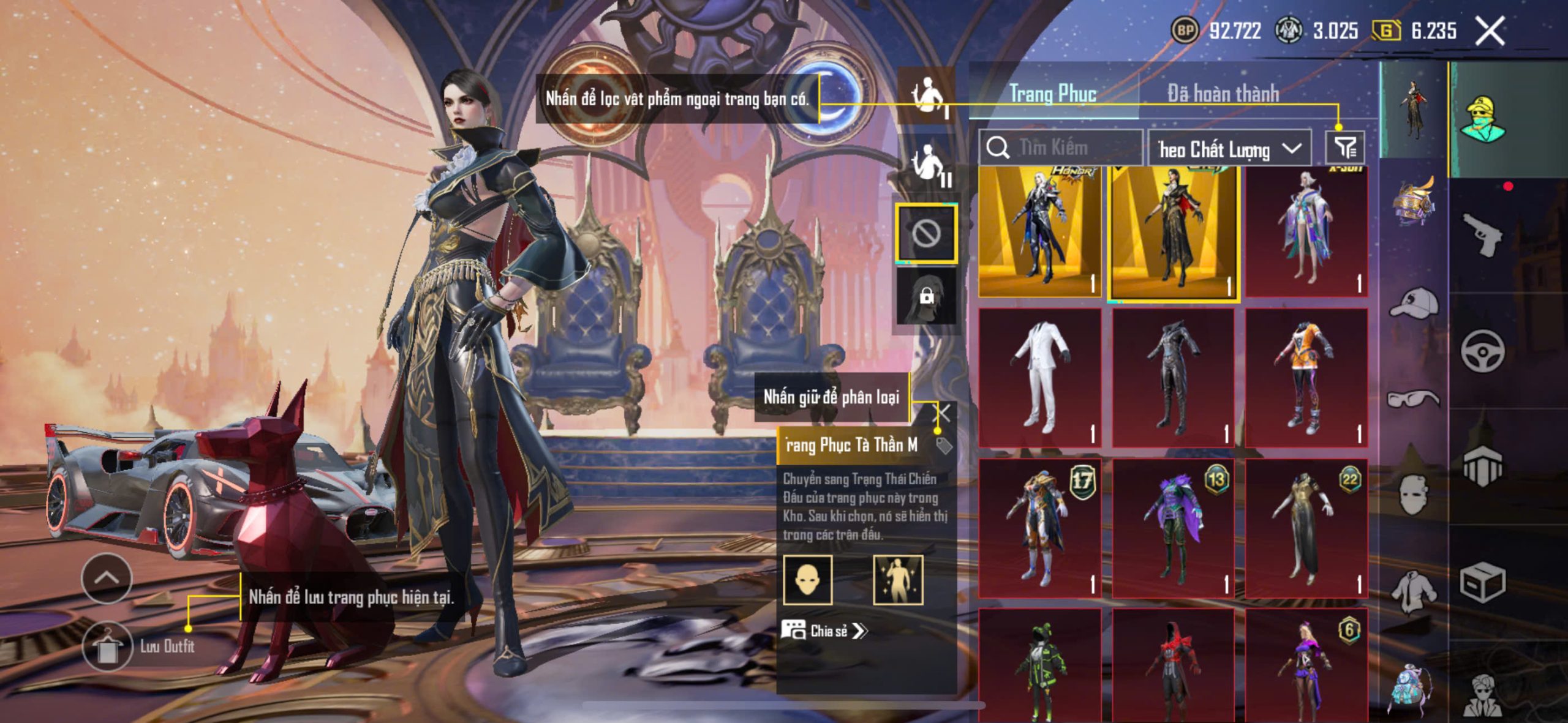Switch to the Trang Phục tab

(x=1052, y=94)
